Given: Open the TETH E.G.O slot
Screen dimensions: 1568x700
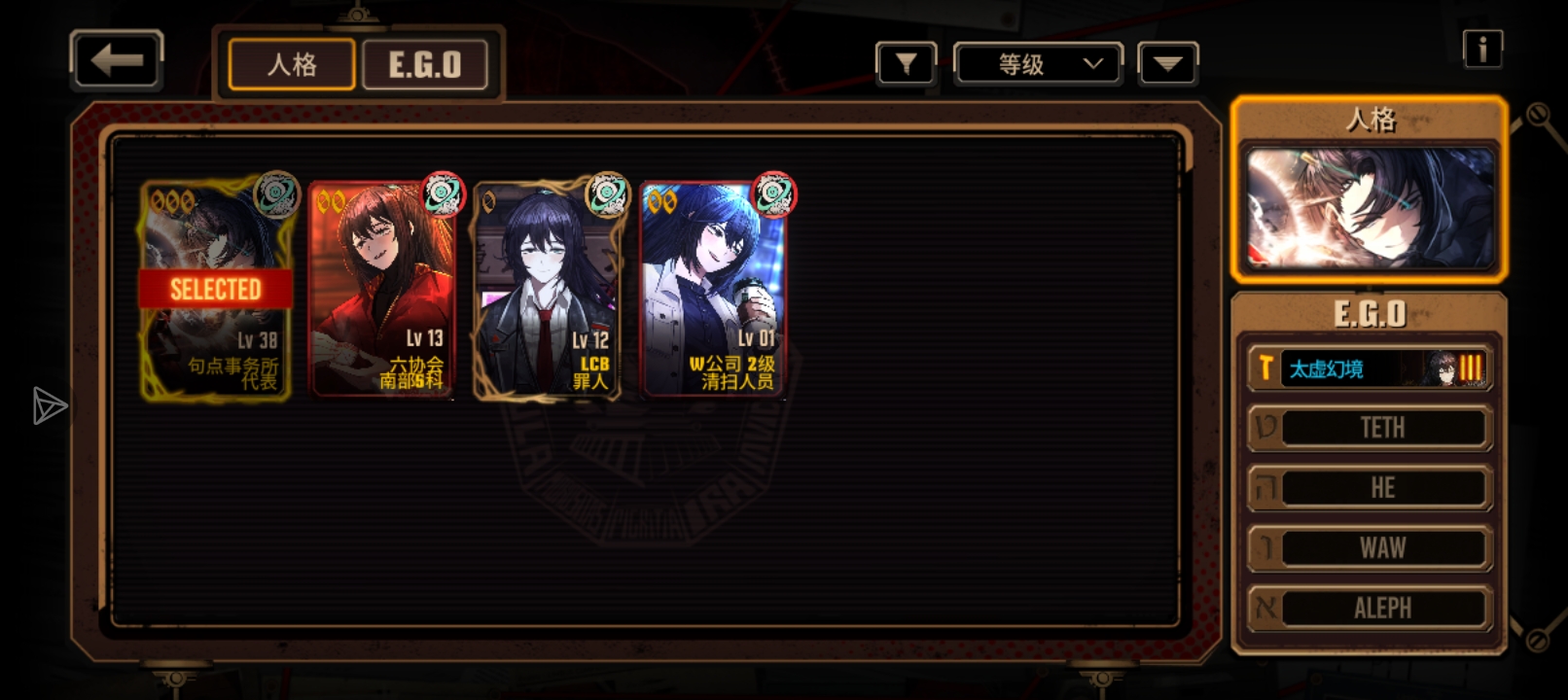Looking at the screenshot, I should [x=1370, y=428].
